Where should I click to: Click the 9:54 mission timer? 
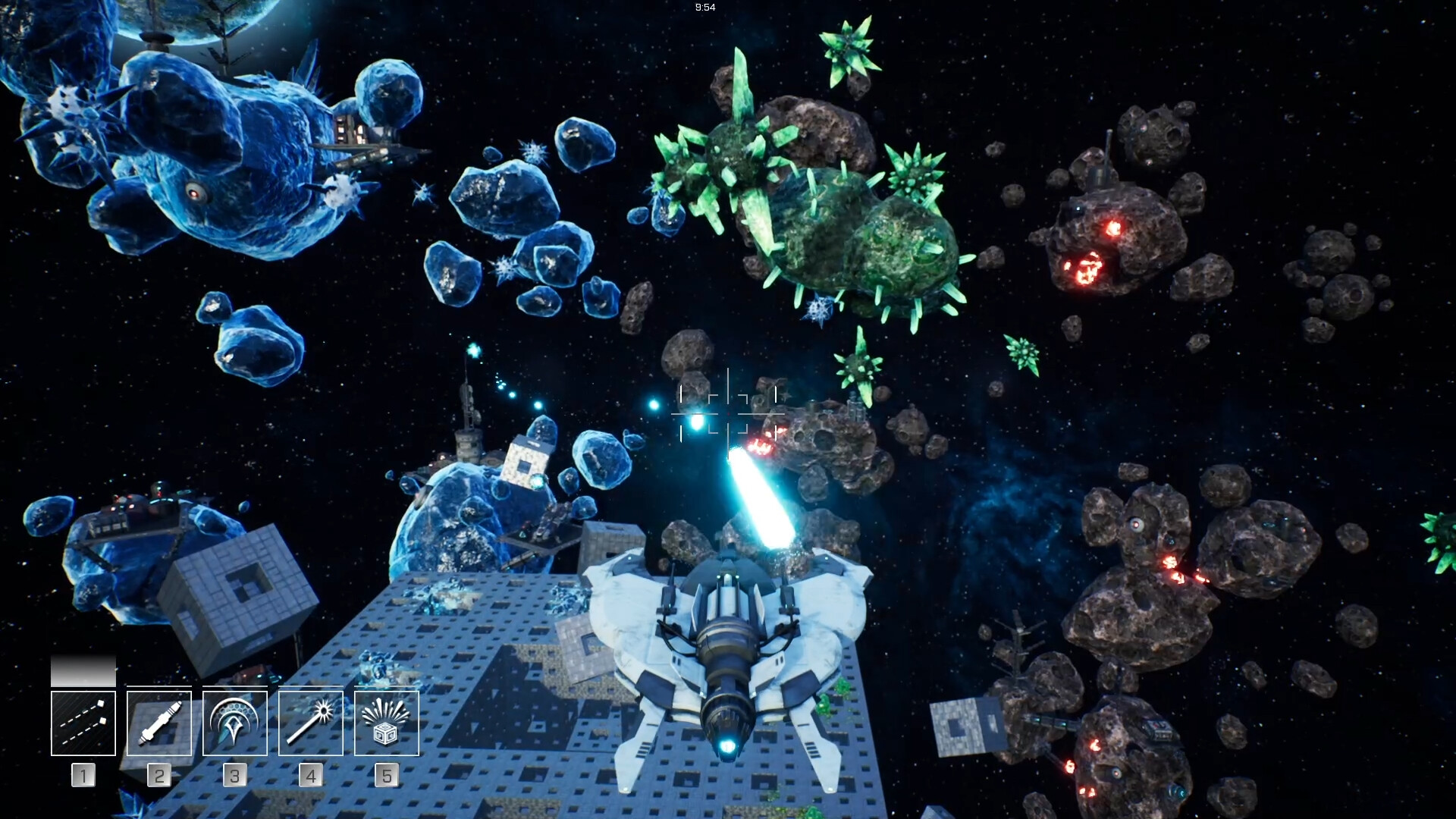[704, 7]
